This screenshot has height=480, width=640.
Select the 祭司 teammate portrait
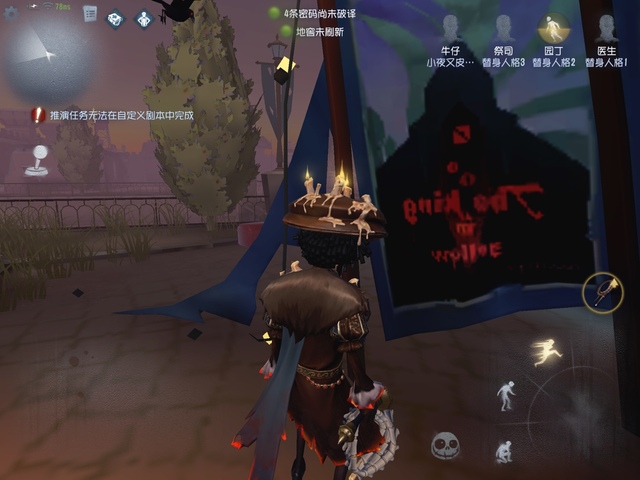pos(502,30)
